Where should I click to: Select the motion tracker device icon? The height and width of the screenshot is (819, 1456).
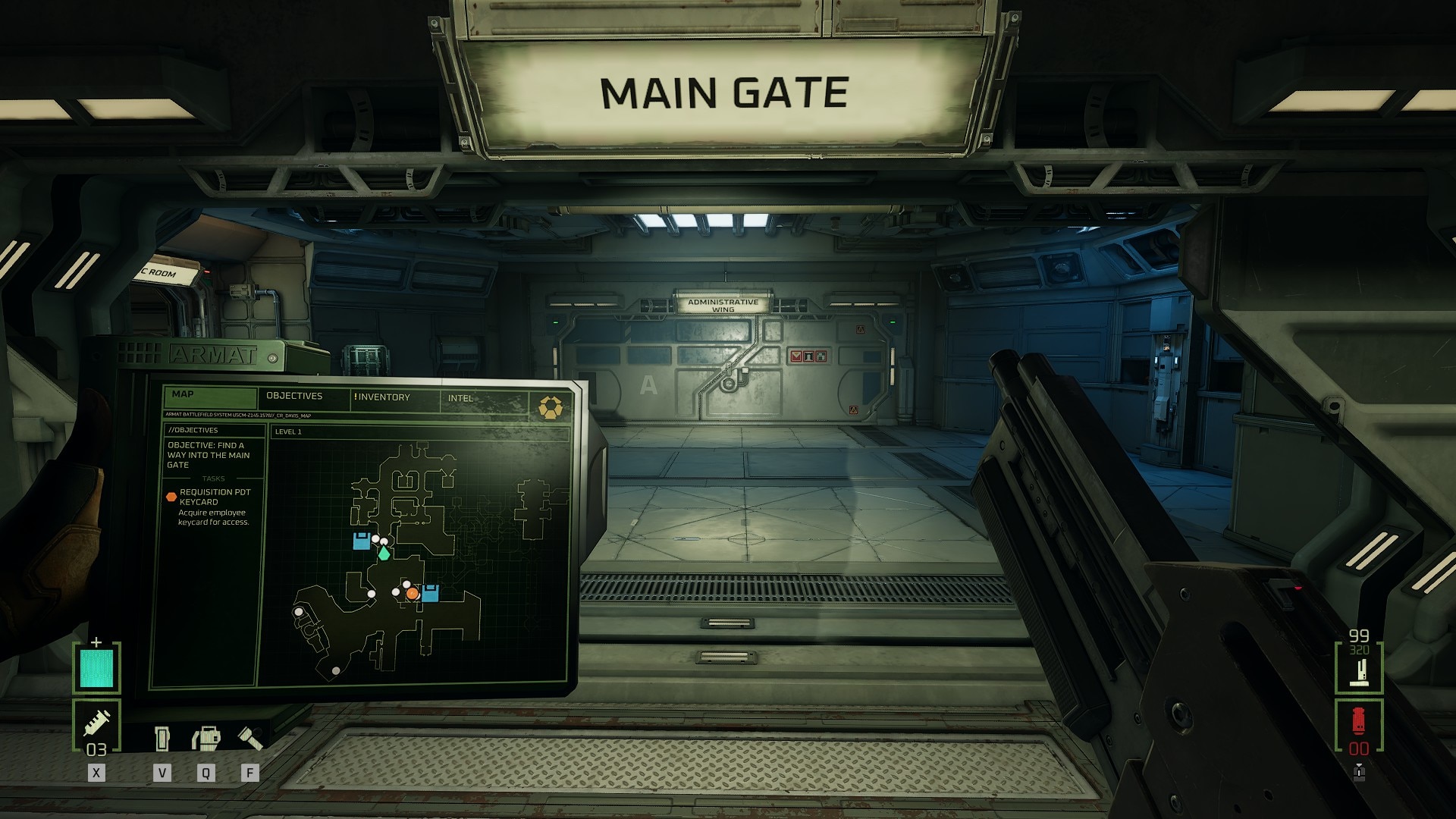tap(206, 738)
